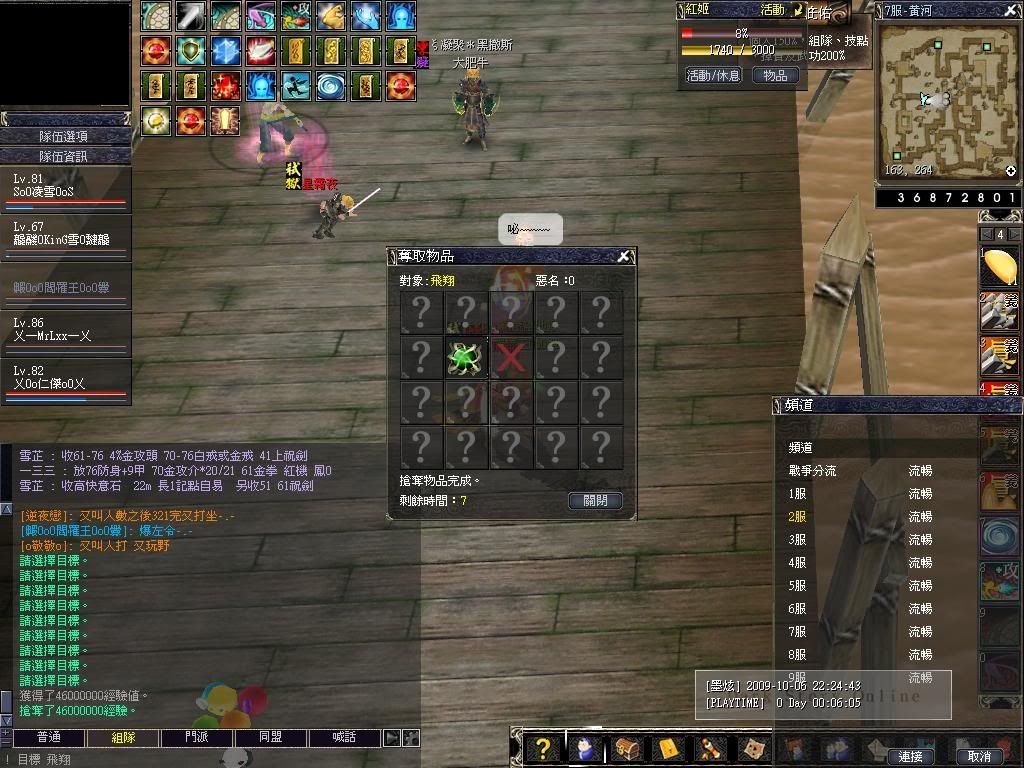Take the green gem item in loot grid
Screen dimensions: 1024x768
click(466, 358)
